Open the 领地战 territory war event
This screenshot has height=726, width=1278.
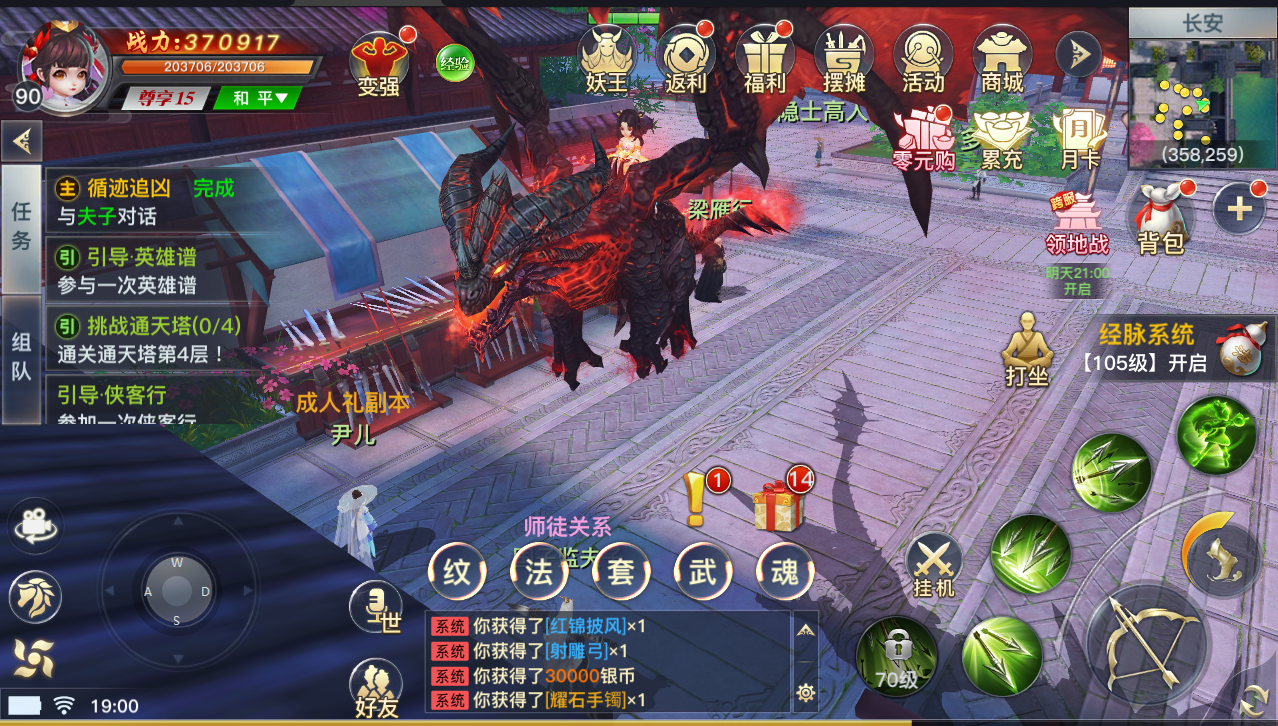(1076, 225)
